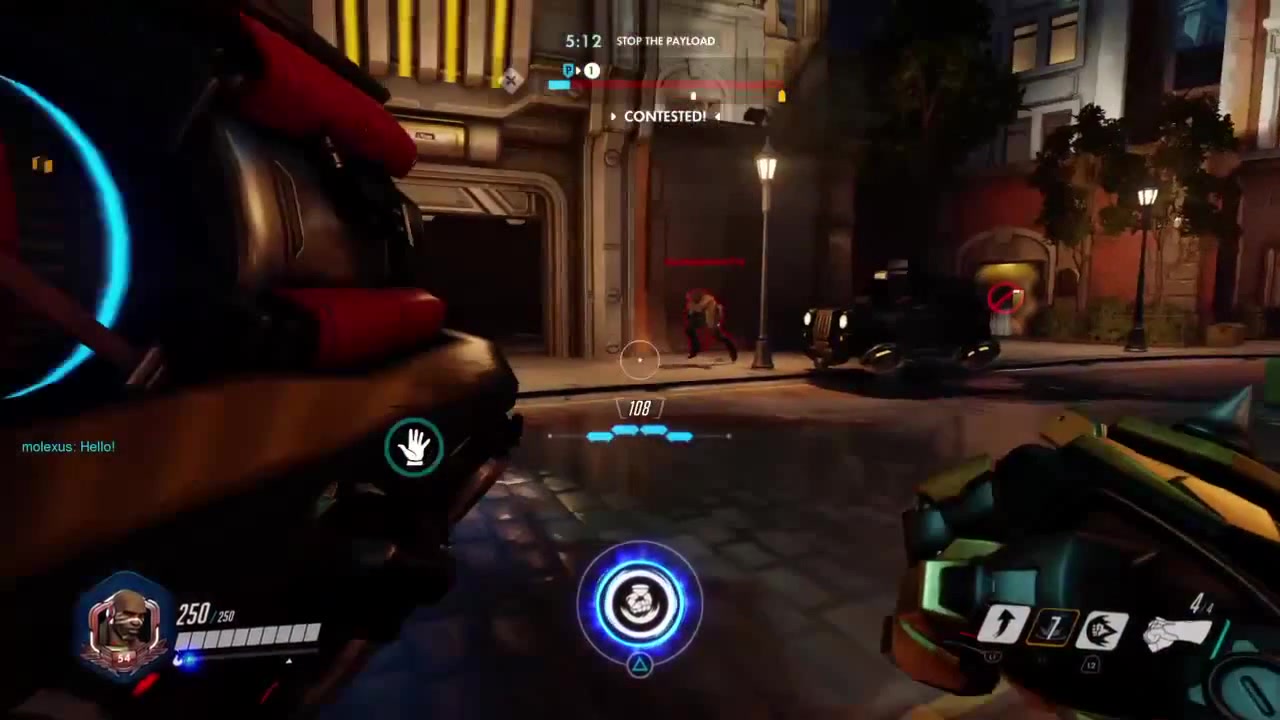Click checkpoint marker 1 on the payload track
Viewport: 1280px width, 720px height.
click(x=591, y=70)
